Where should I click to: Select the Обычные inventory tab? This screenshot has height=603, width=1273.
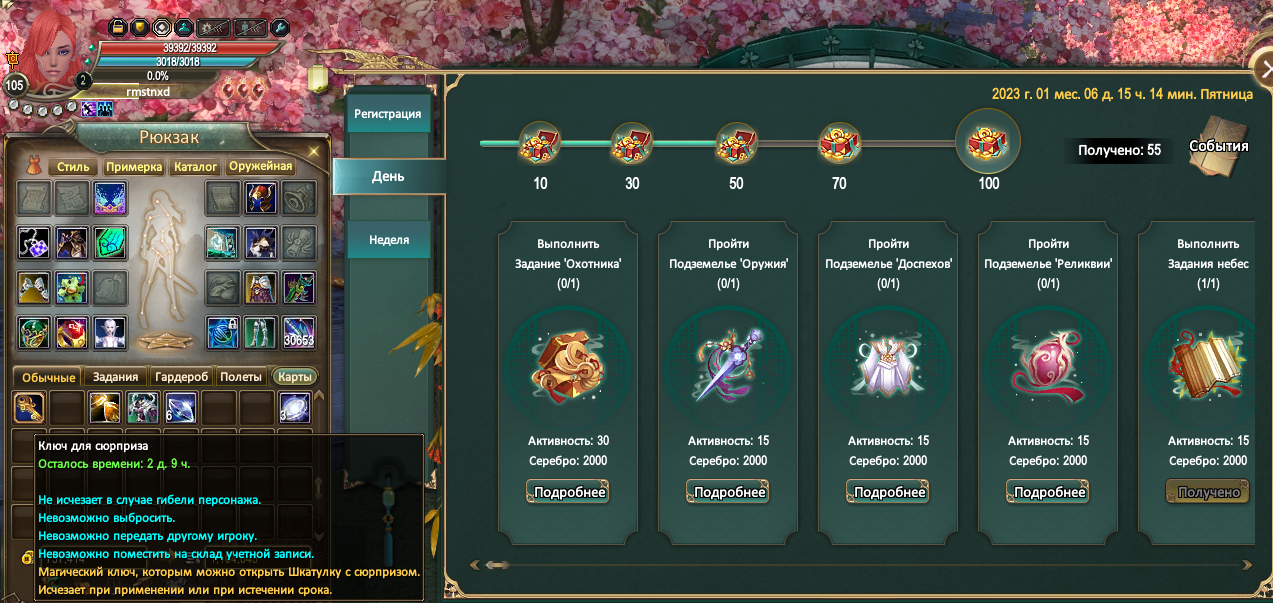[49, 377]
